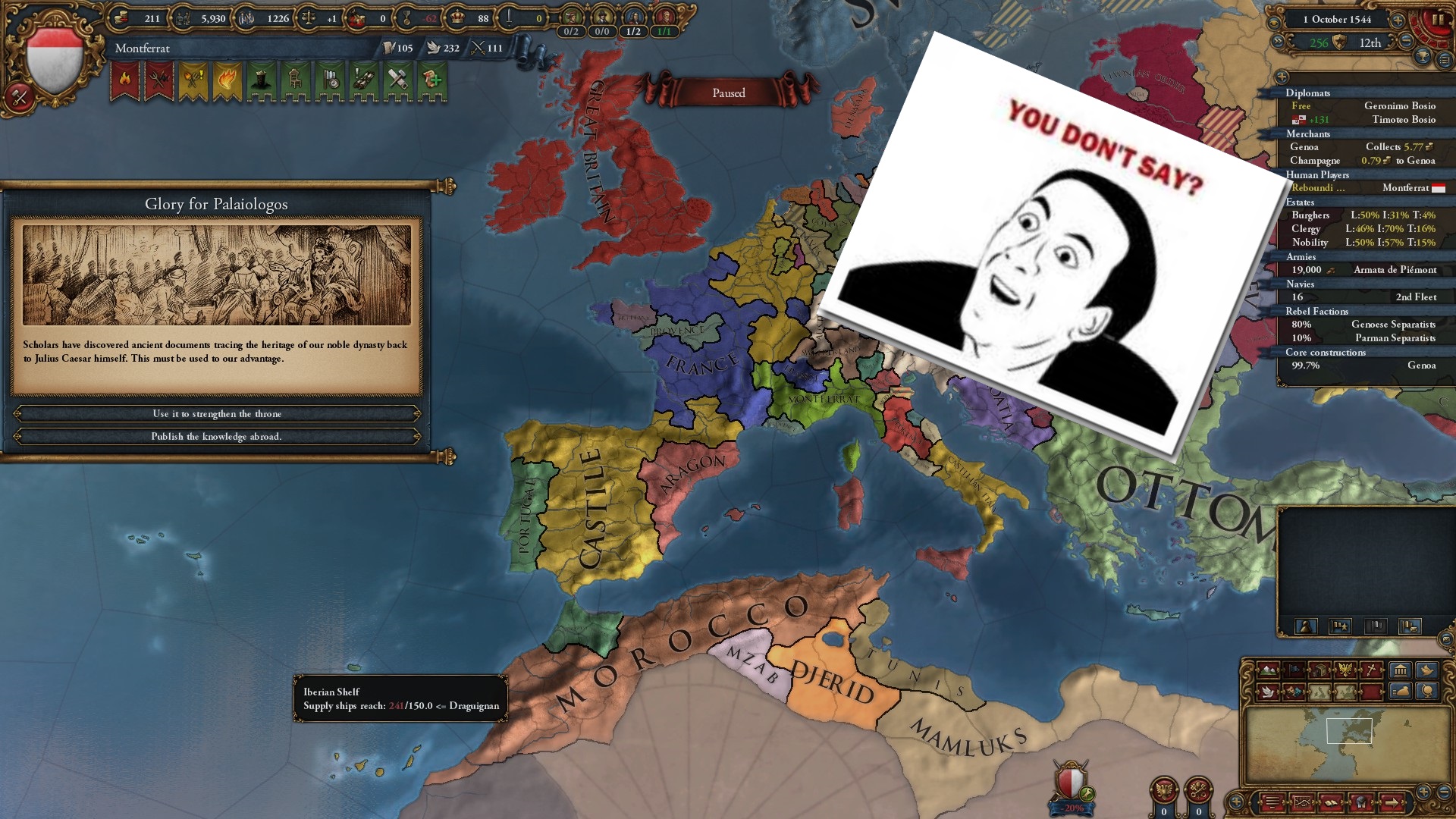Expand message settings with the plus circle
1456x819 pixels.
[1236, 802]
